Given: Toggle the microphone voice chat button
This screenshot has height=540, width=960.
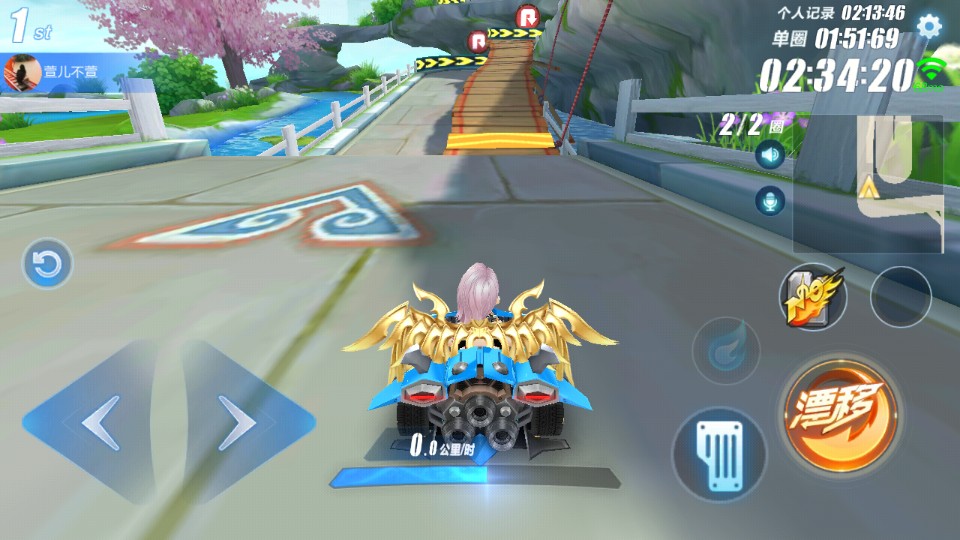Looking at the screenshot, I should click(769, 201).
